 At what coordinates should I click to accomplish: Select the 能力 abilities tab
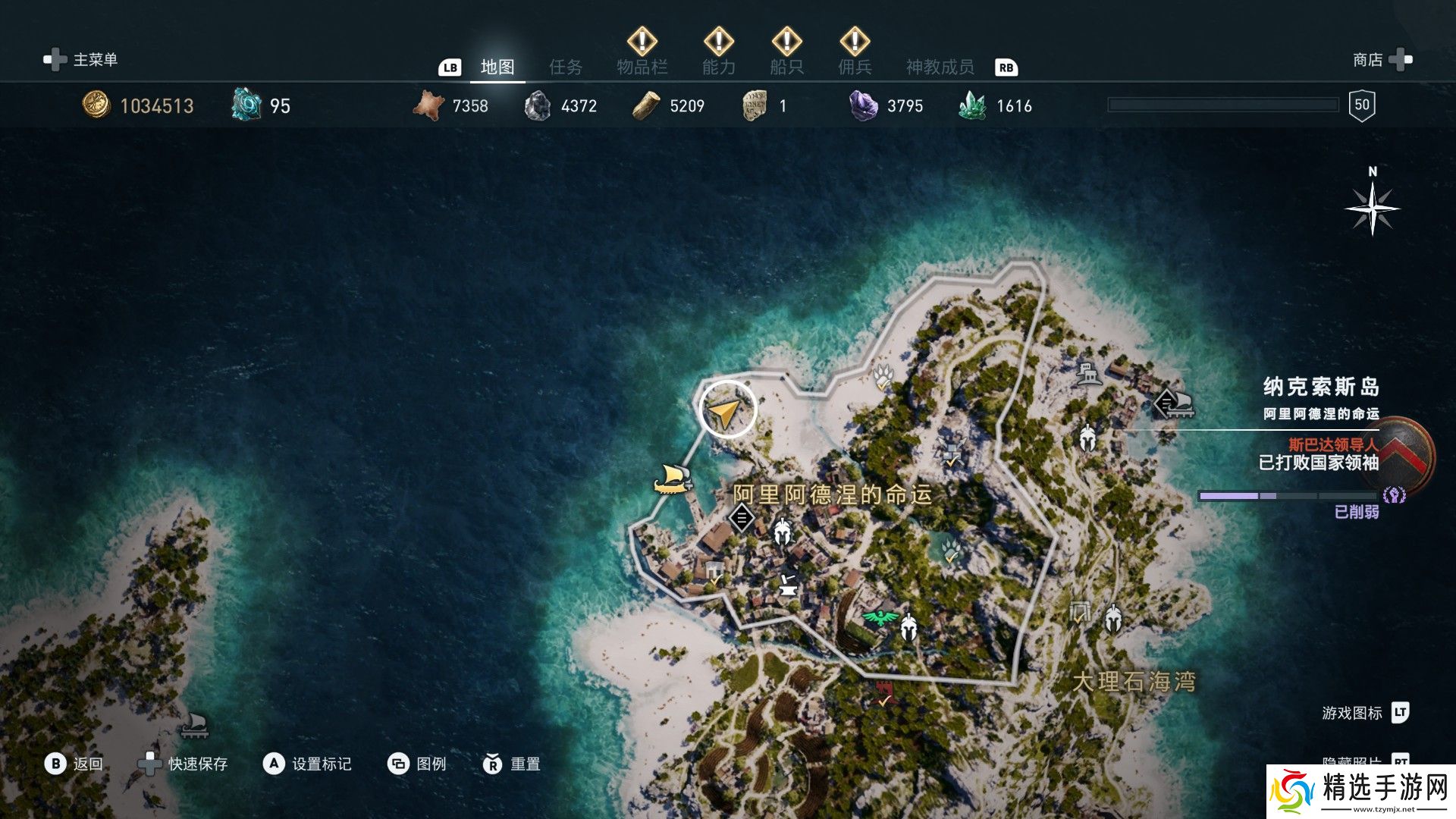[718, 67]
